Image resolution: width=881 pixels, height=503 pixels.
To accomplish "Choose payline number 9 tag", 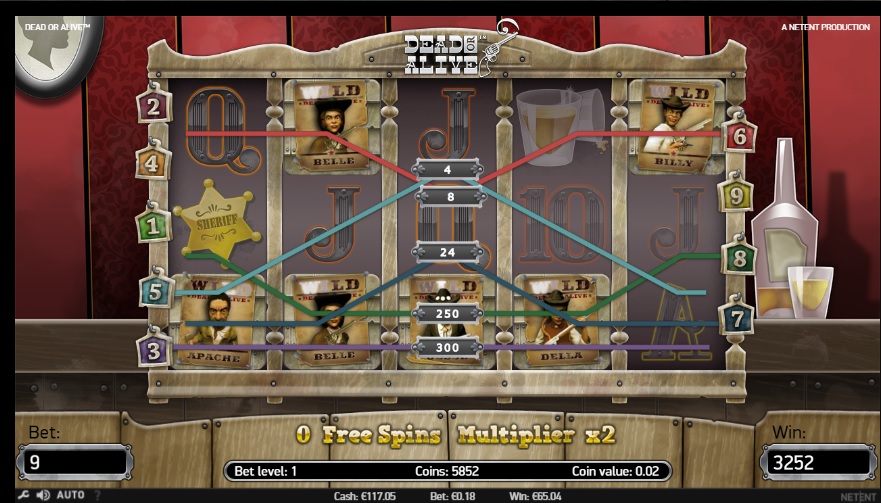I will (736, 196).
